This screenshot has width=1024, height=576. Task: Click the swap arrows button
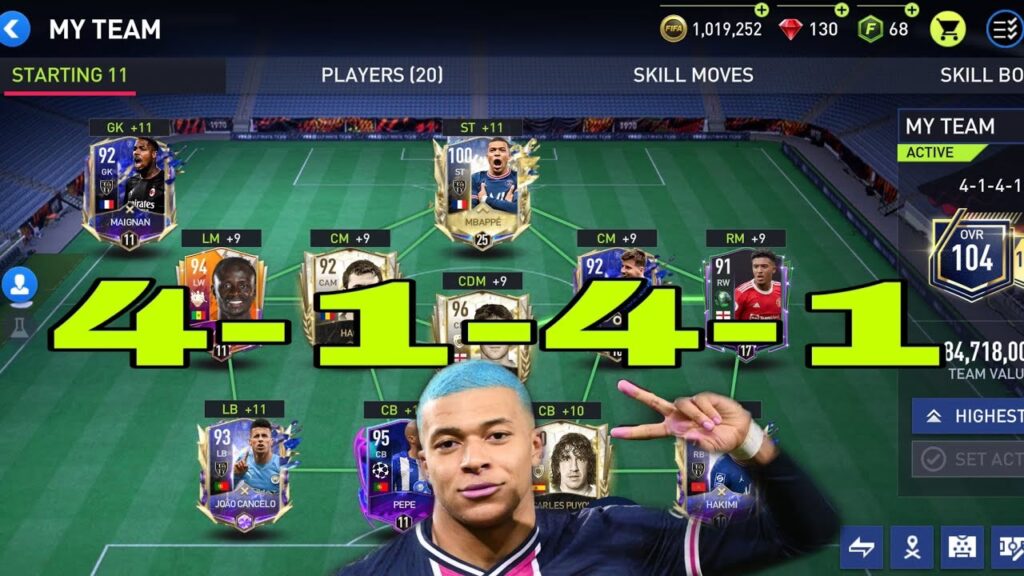coord(861,547)
